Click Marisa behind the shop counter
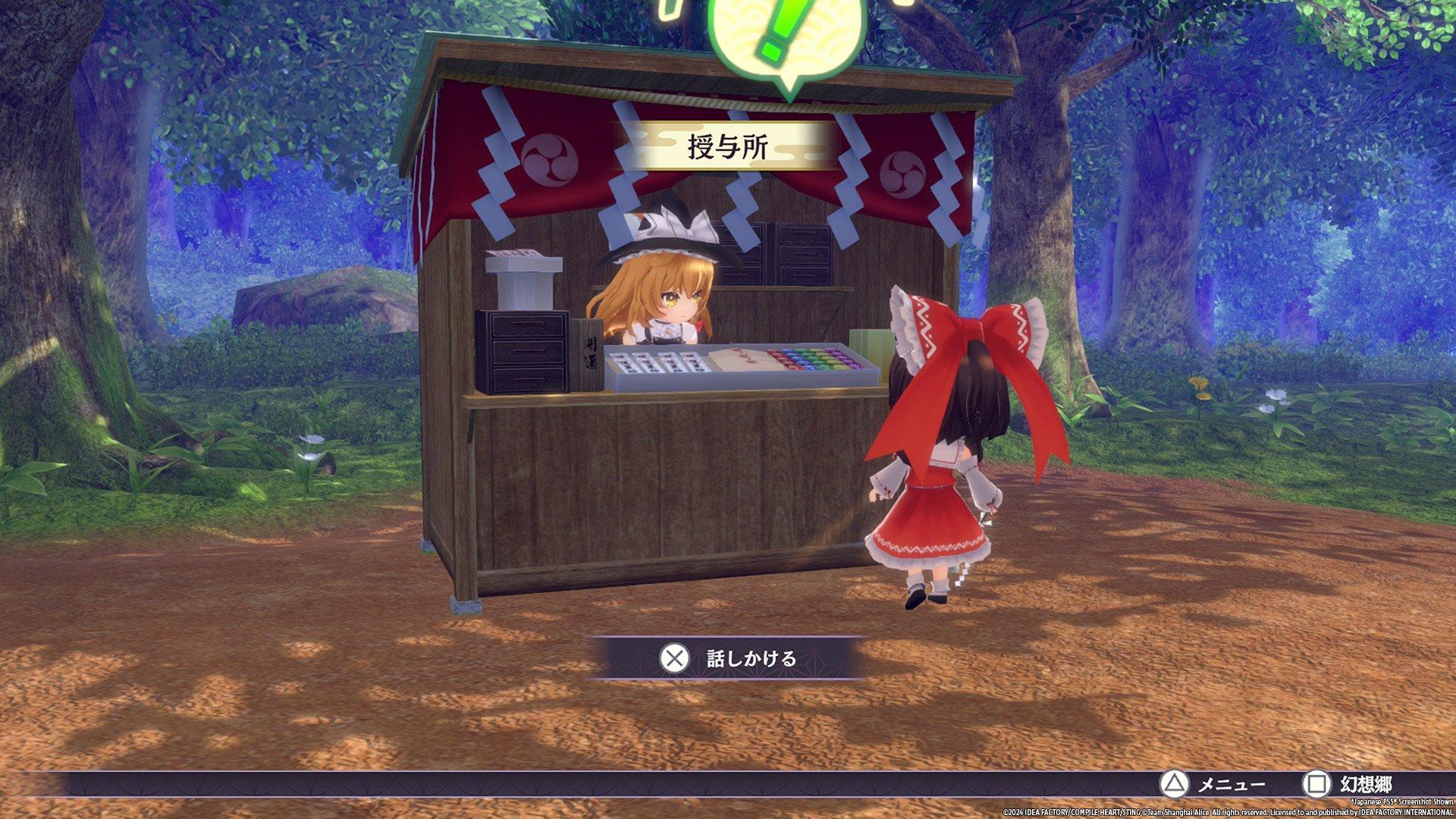Image resolution: width=1456 pixels, height=819 pixels. pyautogui.click(x=667, y=296)
